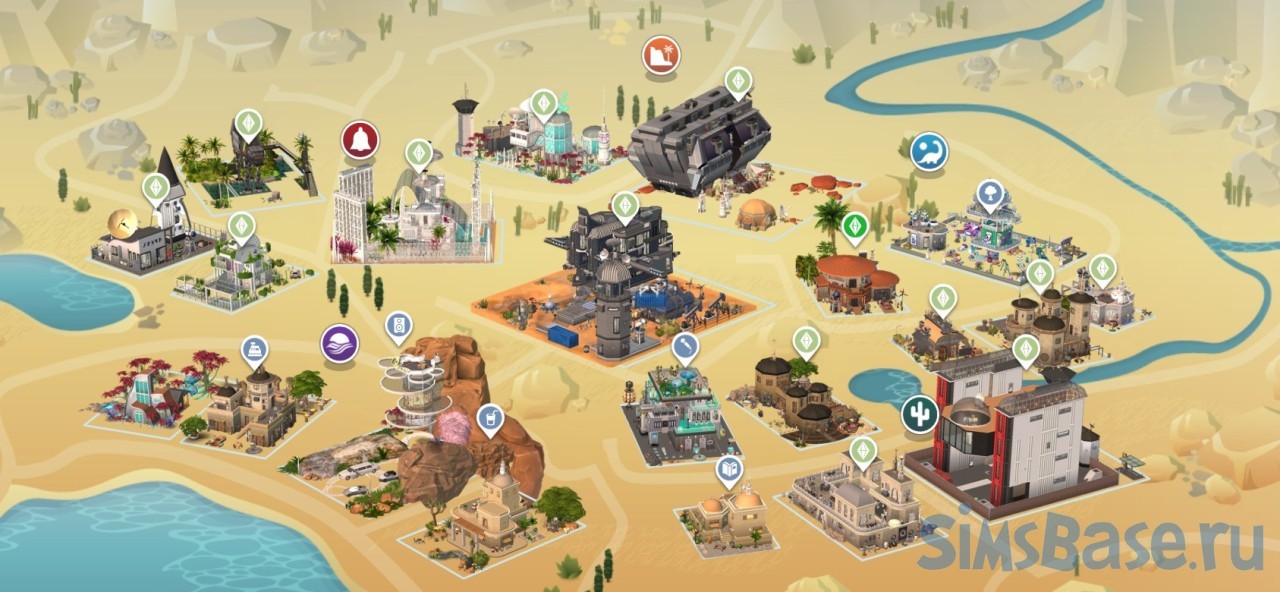Image resolution: width=1280 pixels, height=592 pixels.
Task: Open the orange cliff and palm marker
Action: coord(661,55)
